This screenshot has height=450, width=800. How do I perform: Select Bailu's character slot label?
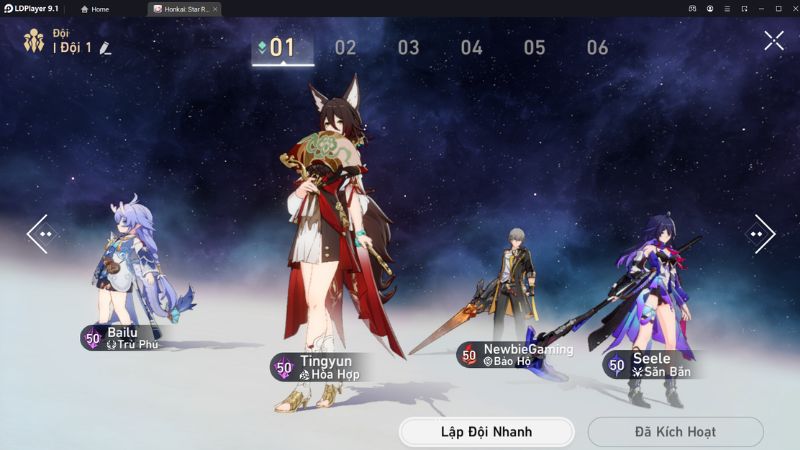coord(122,338)
